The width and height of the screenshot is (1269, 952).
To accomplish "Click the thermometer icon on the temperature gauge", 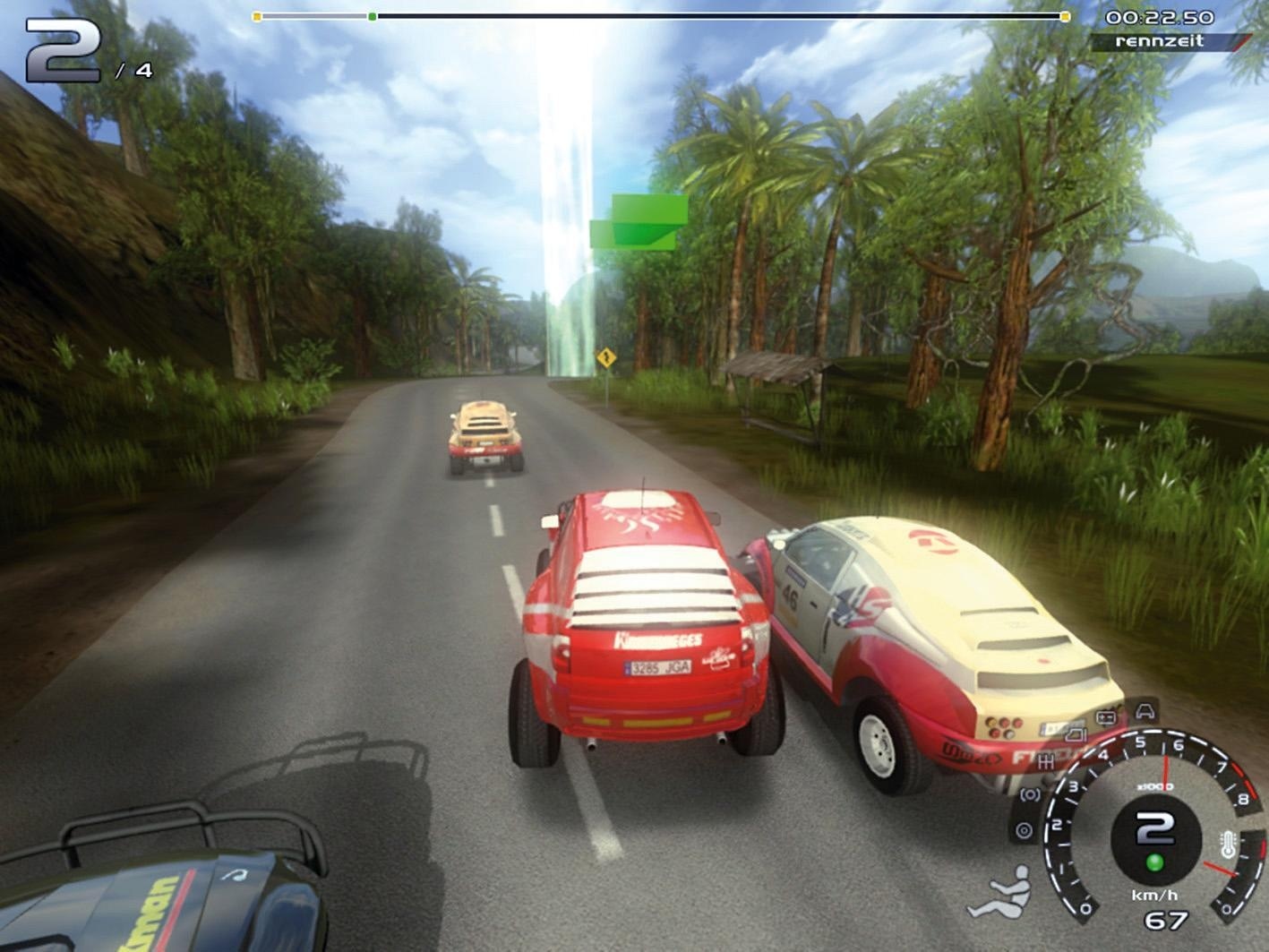I will click(x=1227, y=843).
